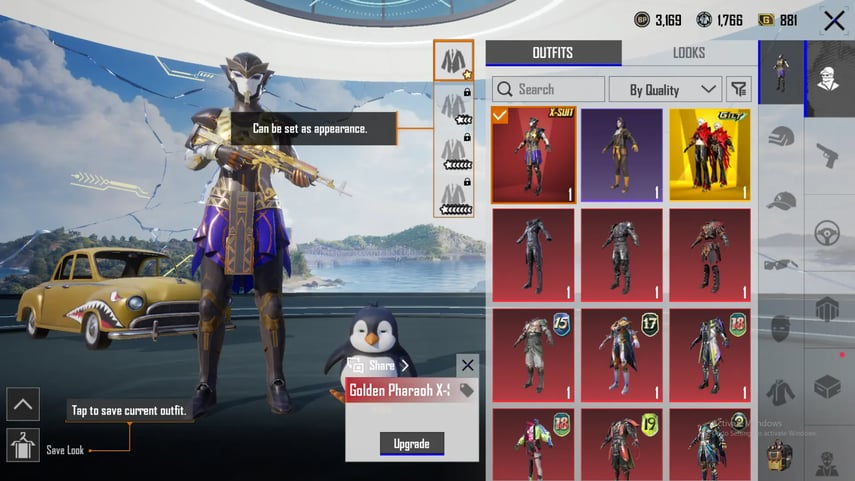Pick the yellow Guilty outfit tile
This screenshot has height=481, width=855.
(709, 156)
